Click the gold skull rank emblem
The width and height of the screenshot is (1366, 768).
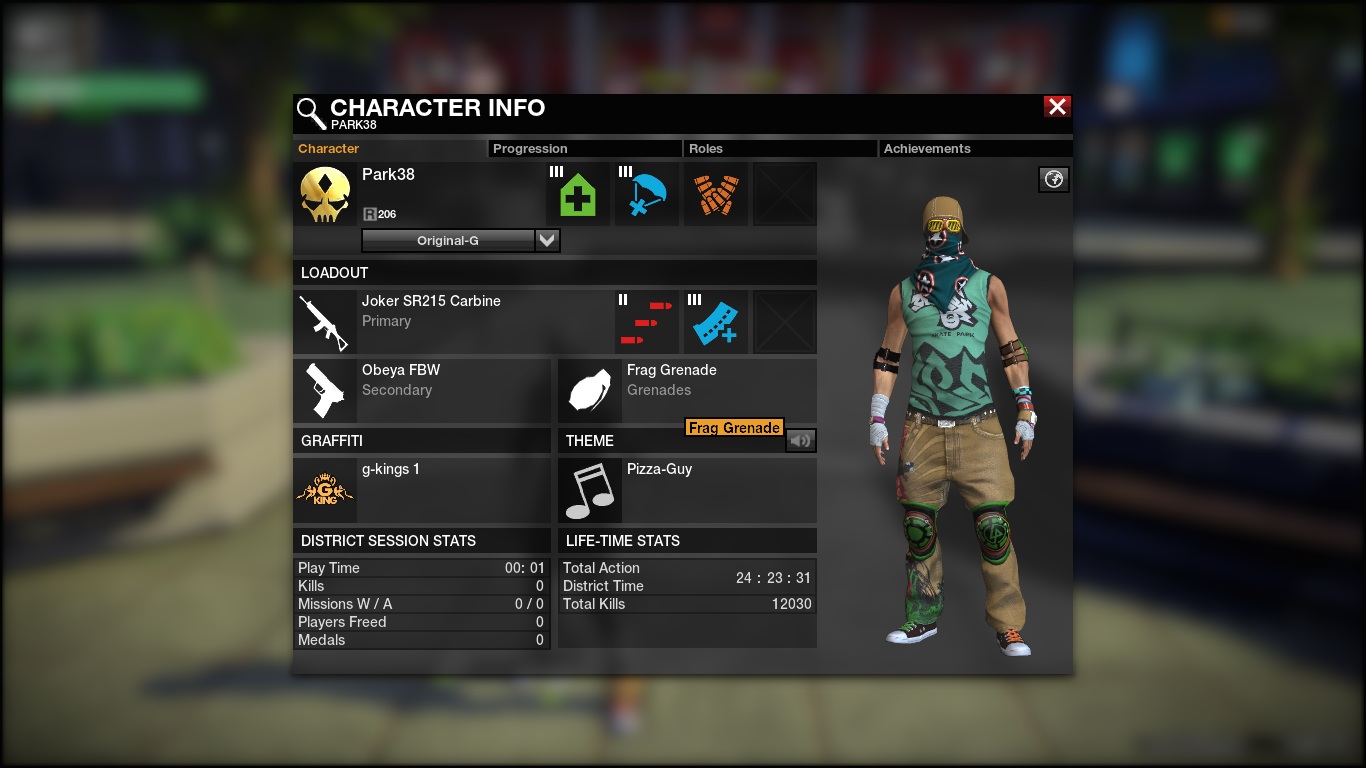click(x=325, y=194)
